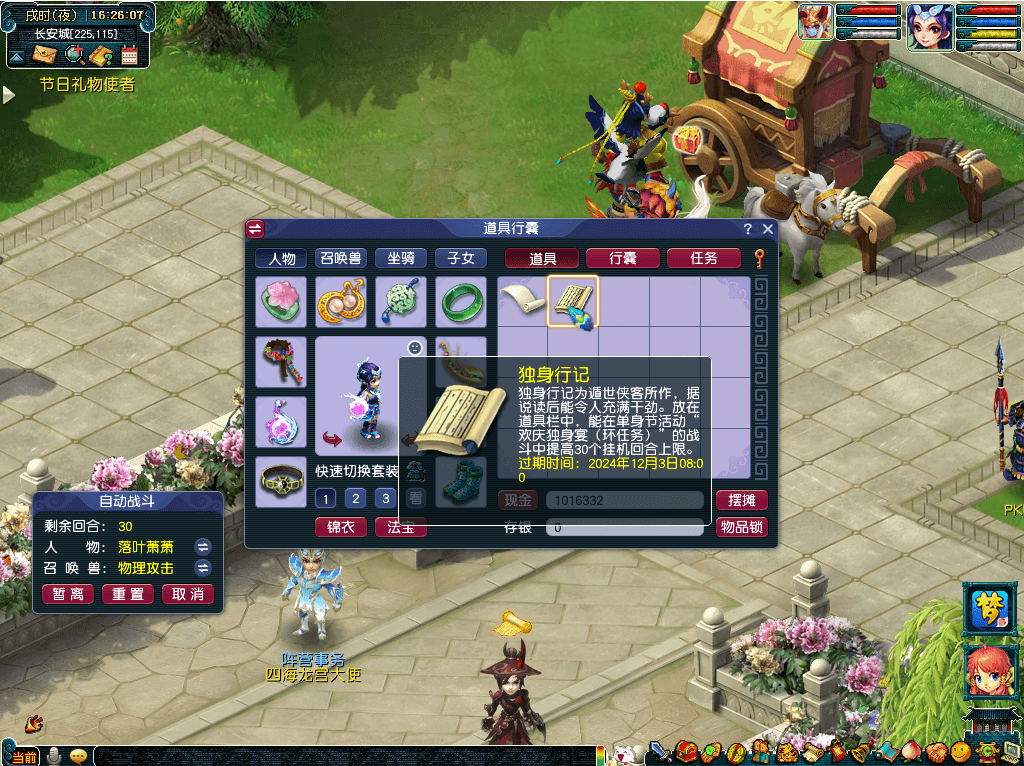
Task: Choose quick-switch equipment set 2
Action: [354, 498]
